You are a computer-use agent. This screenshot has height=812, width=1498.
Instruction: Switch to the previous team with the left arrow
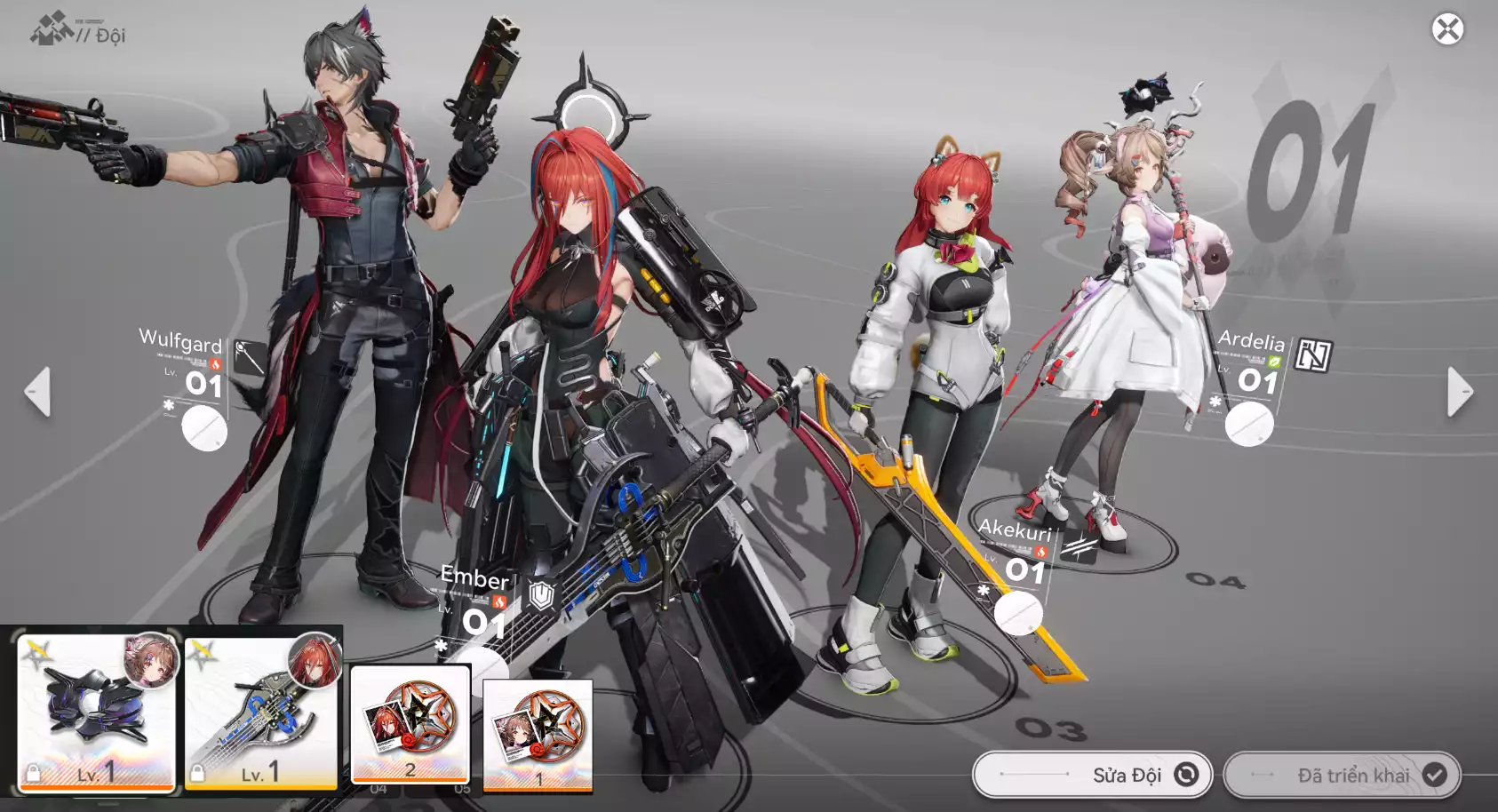click(x=37, y=392)
